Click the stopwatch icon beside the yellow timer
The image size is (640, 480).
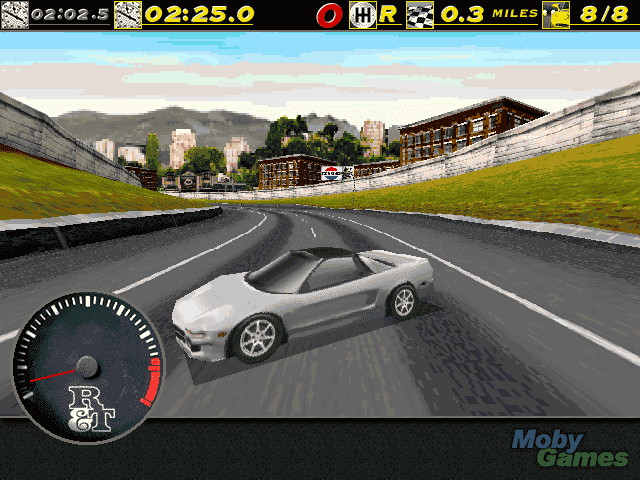click(x=128, y=15)
